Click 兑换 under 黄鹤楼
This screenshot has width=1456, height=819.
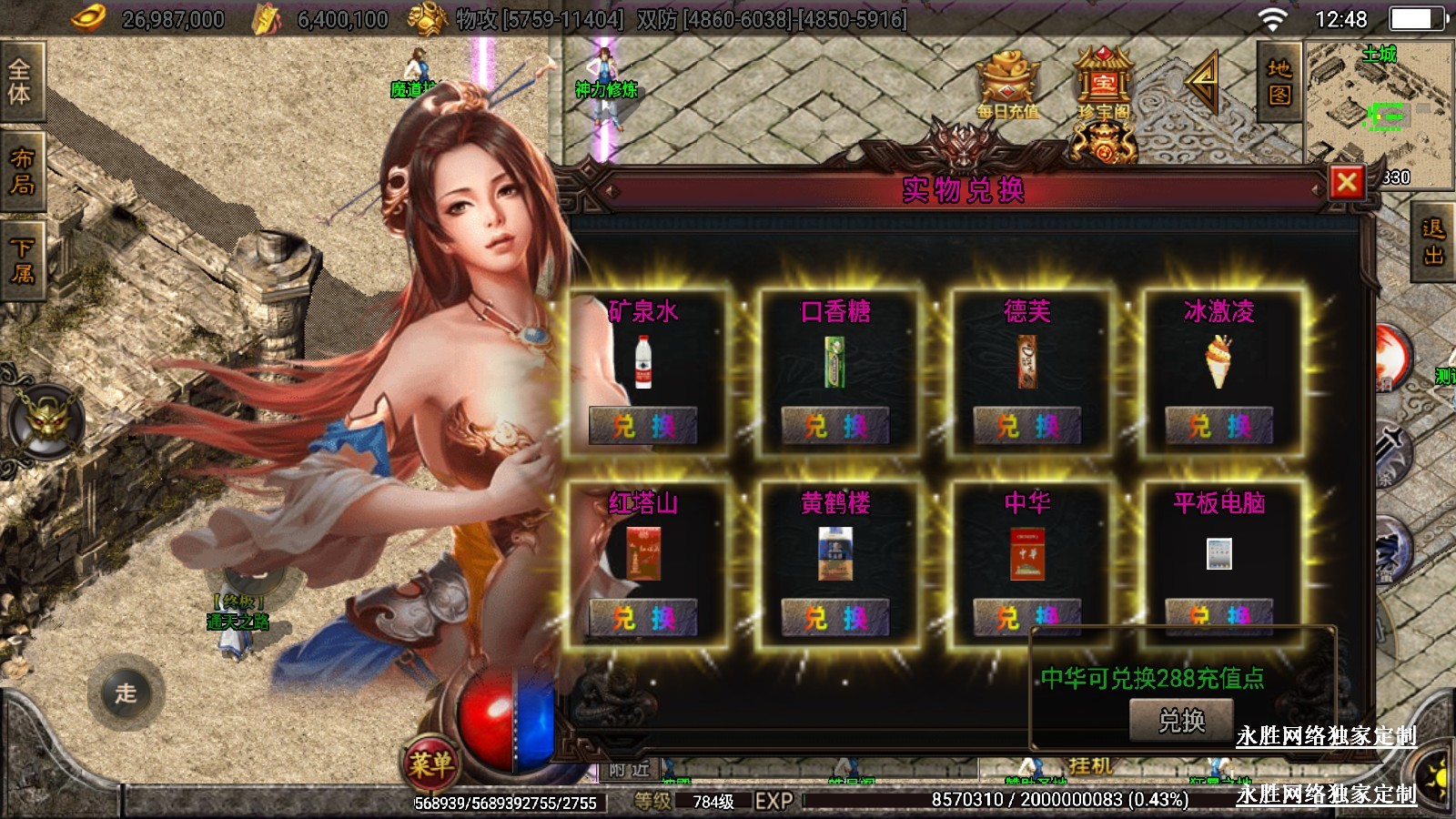(834, 618)
